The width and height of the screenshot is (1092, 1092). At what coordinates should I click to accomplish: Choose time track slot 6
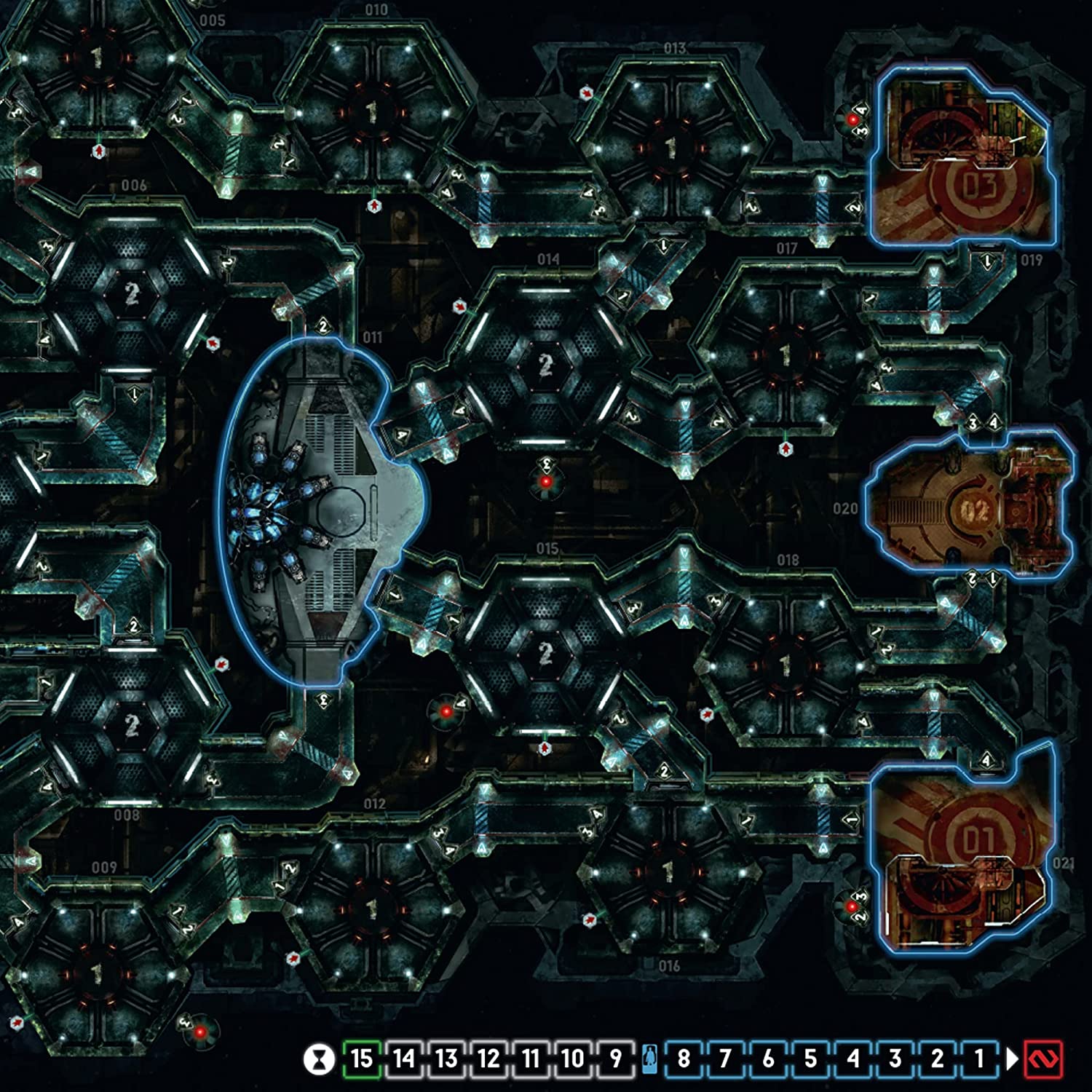(768, 1058)
